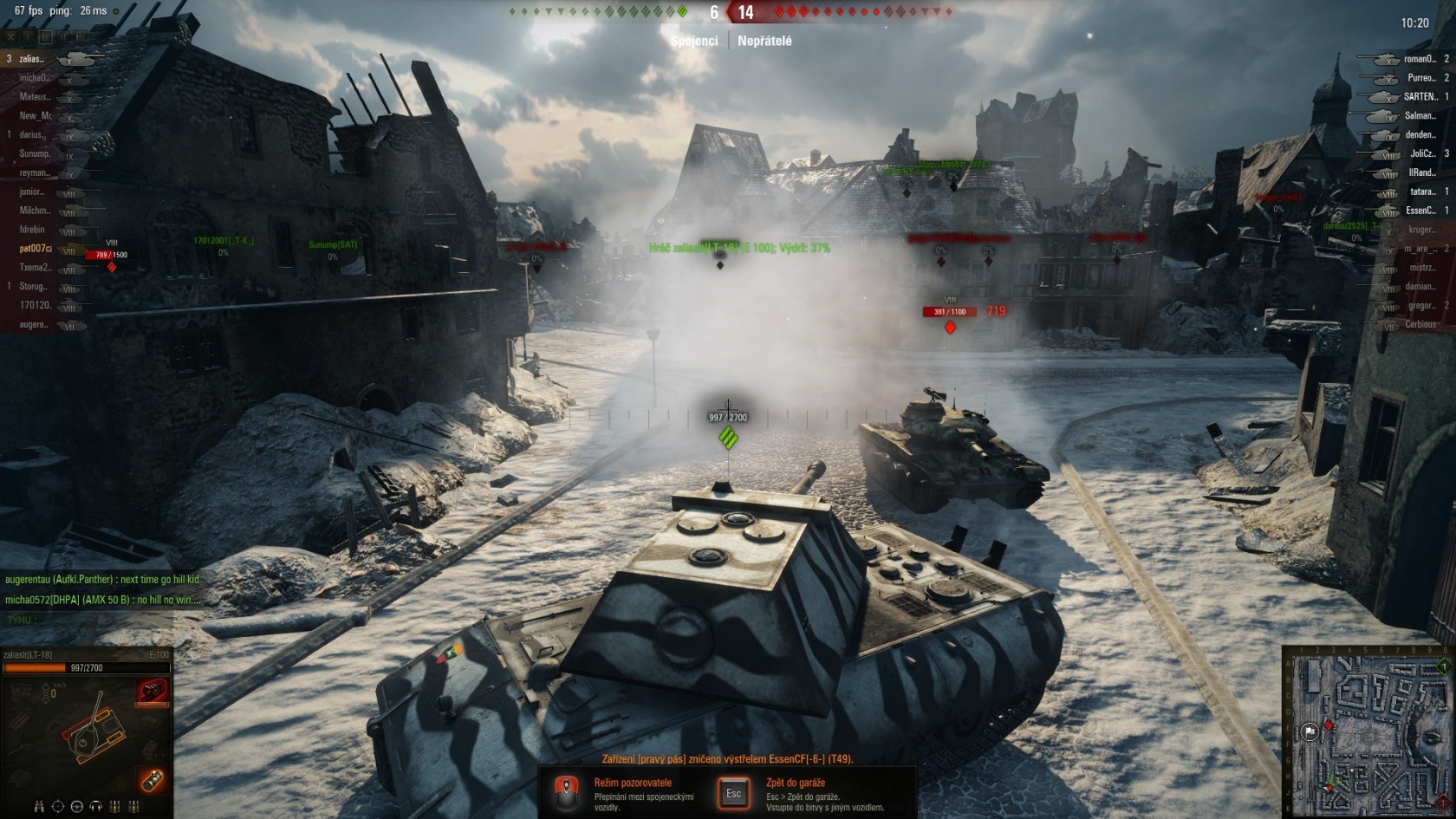Select enemy player roman0 in enemy list
This screenshot has width=1456, height=819.
1419,59
